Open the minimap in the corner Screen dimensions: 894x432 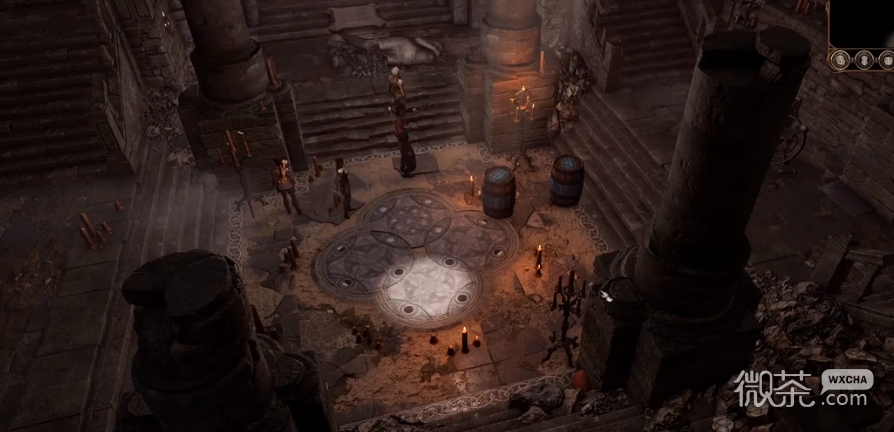(x=862, y=24)
